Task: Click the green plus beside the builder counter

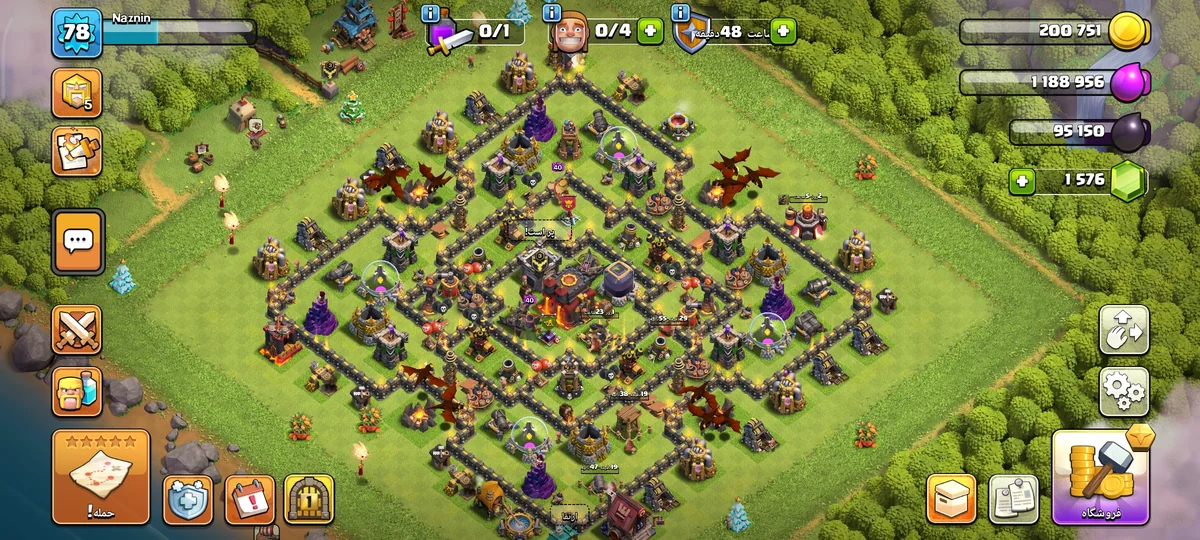Action: [650, 31]
